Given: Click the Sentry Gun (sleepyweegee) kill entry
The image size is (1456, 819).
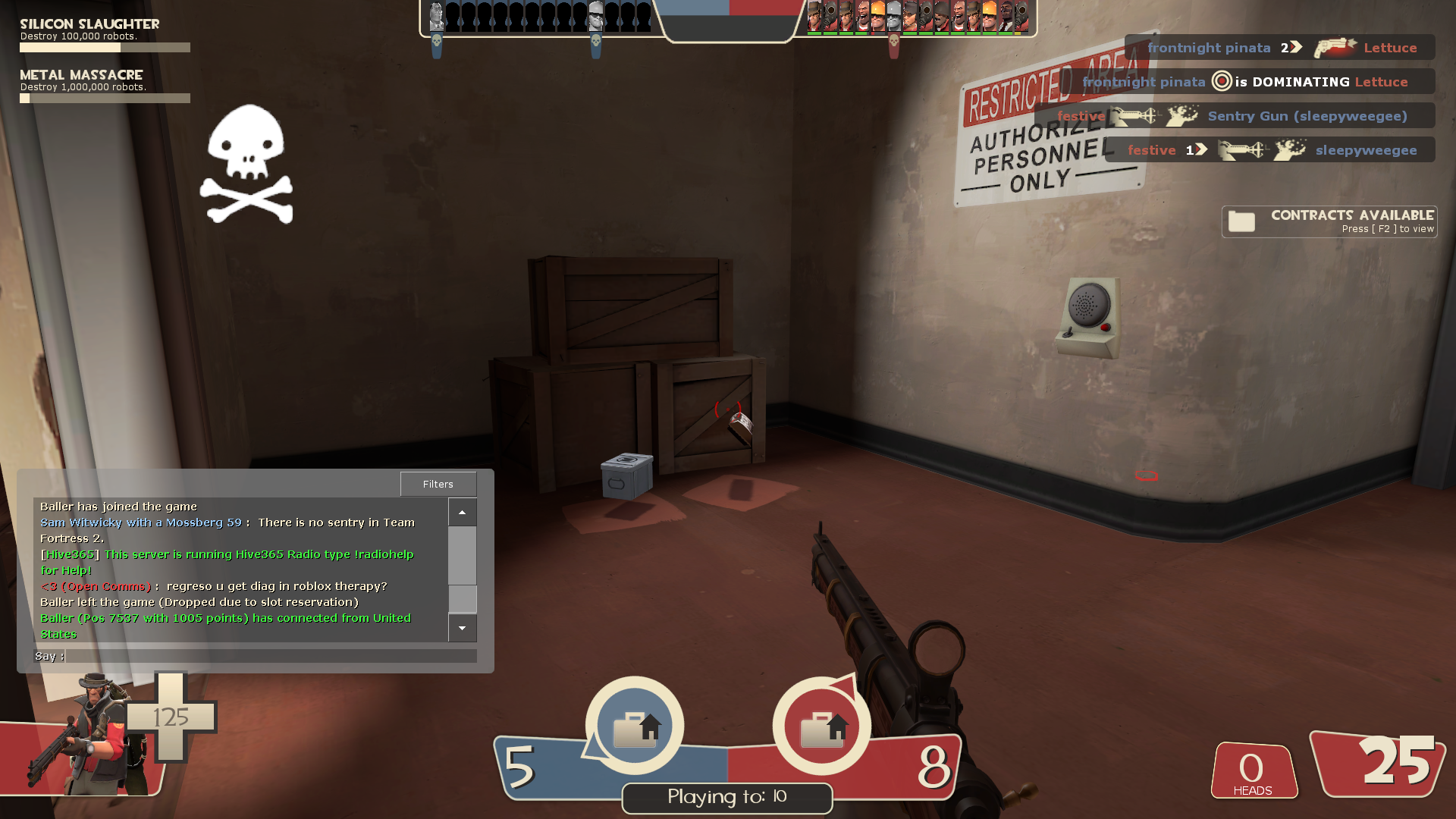Looking at the screenshot, I should (1234, 116).
